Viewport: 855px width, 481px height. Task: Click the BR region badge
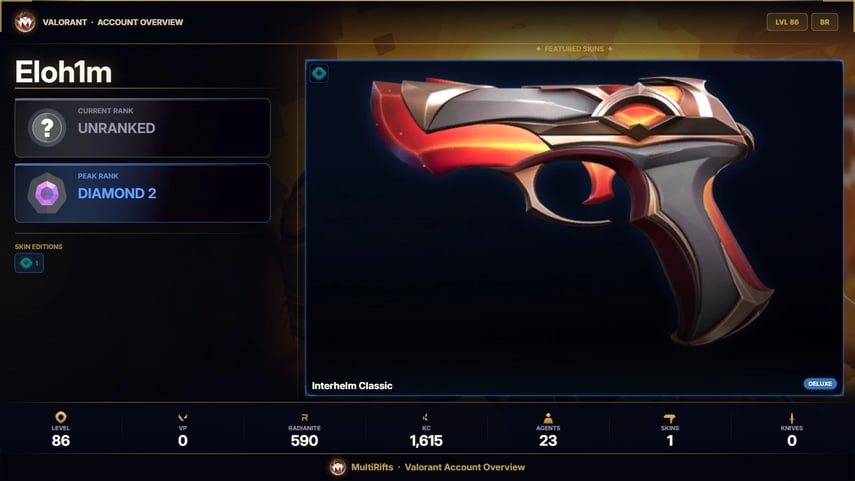tap(825, 22)
